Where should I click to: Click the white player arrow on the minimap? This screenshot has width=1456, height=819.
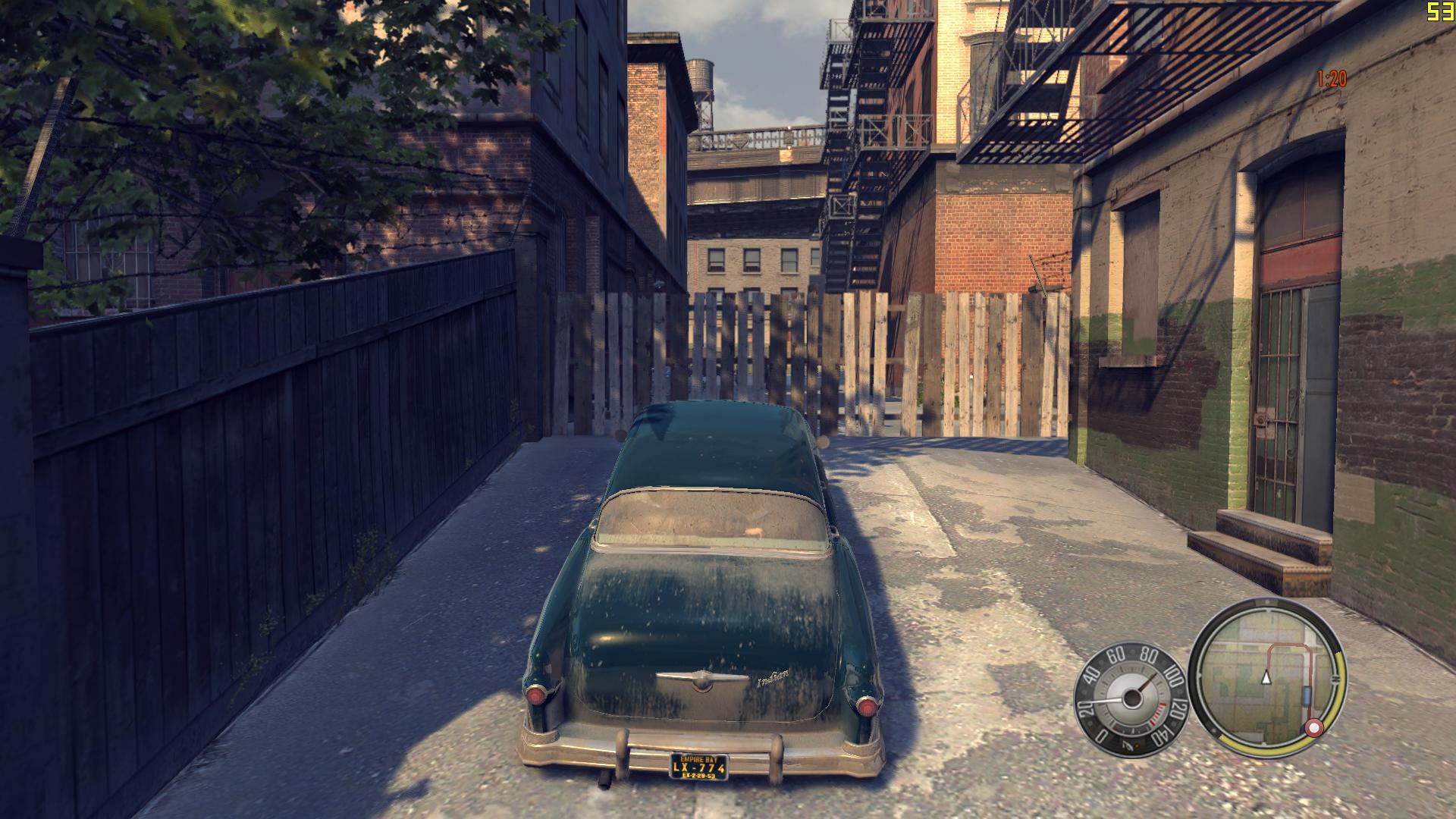point(1265,678)
